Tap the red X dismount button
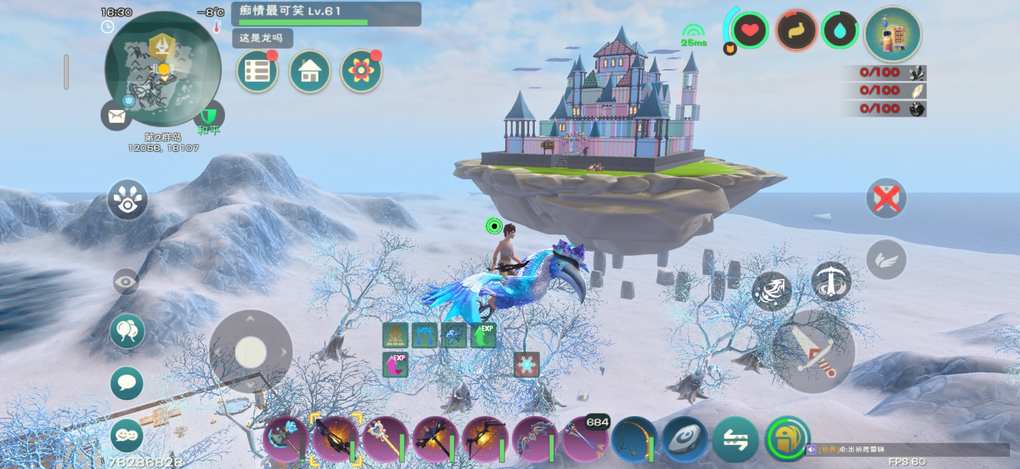The width and height of the screenshot is (1020, 469). [x=885, y=198]
